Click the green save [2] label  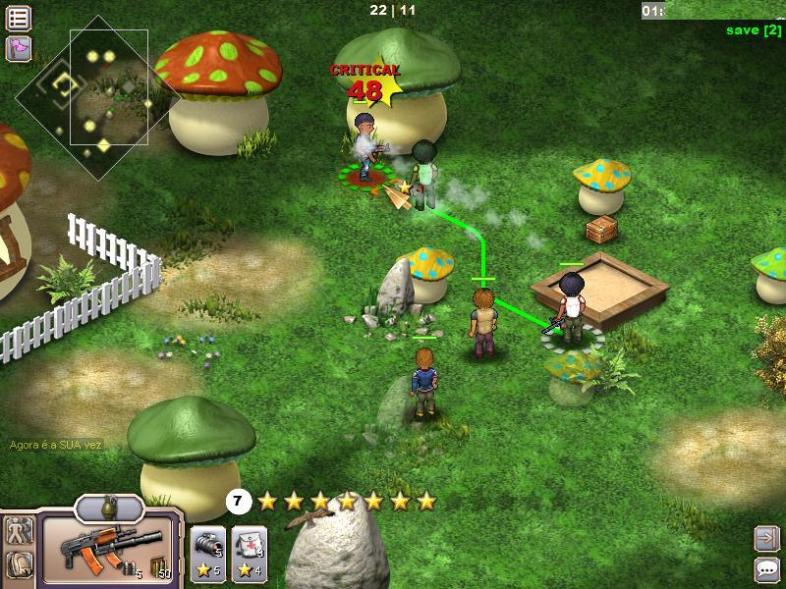pos(753,30)
